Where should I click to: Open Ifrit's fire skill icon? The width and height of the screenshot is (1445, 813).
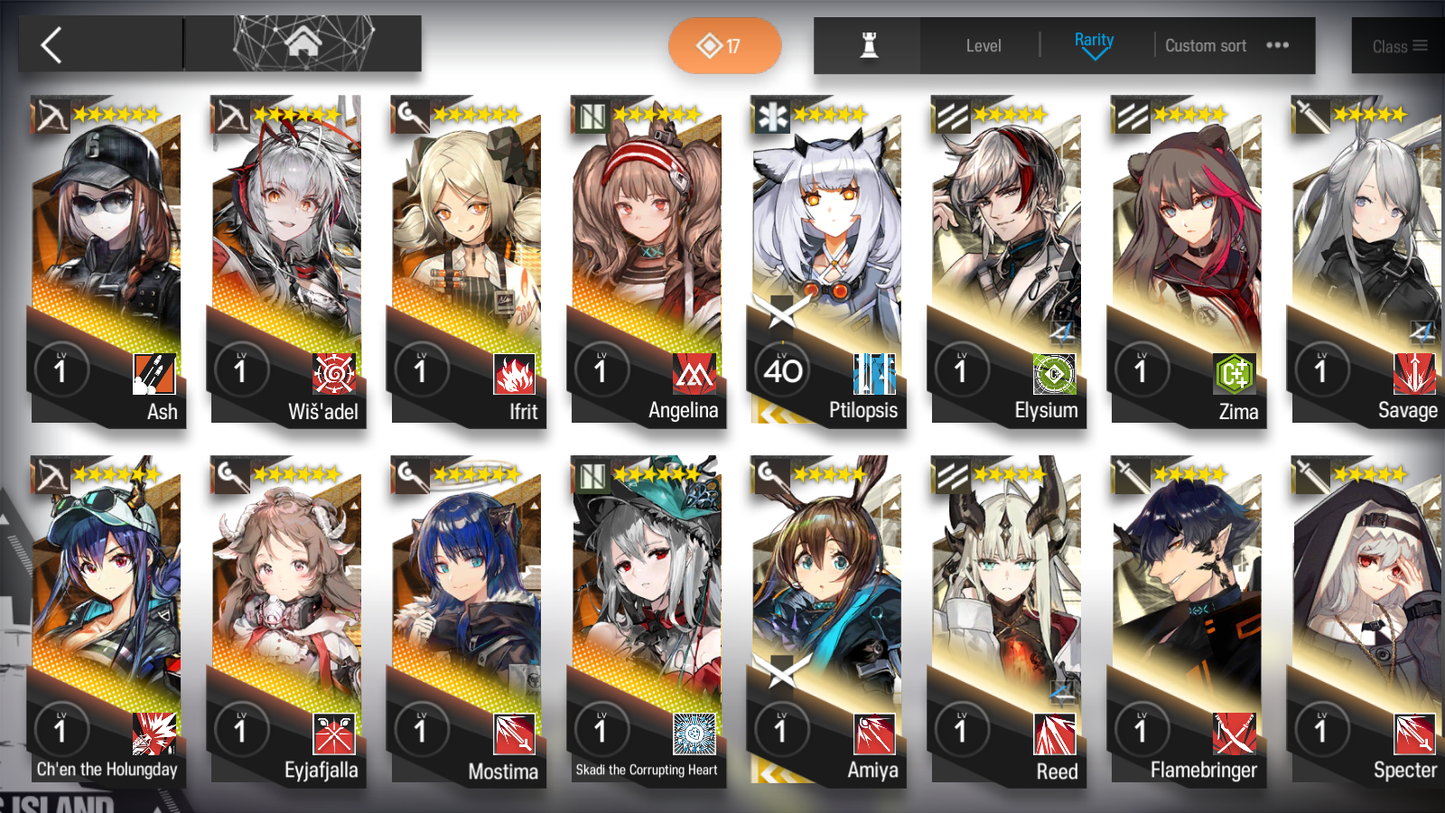(x=516, y=375)
